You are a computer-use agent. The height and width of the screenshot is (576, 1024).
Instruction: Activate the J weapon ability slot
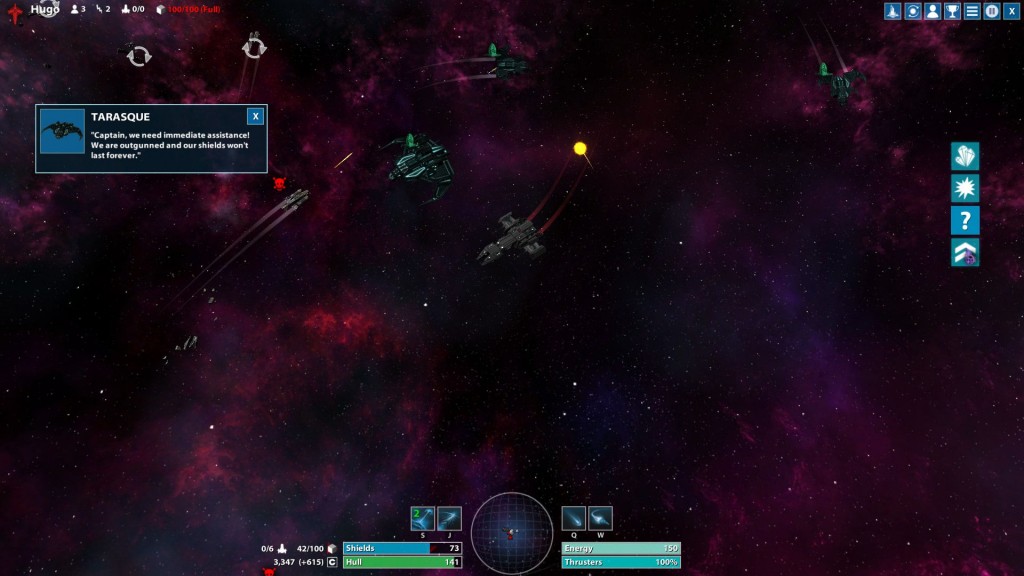(449, 518)
